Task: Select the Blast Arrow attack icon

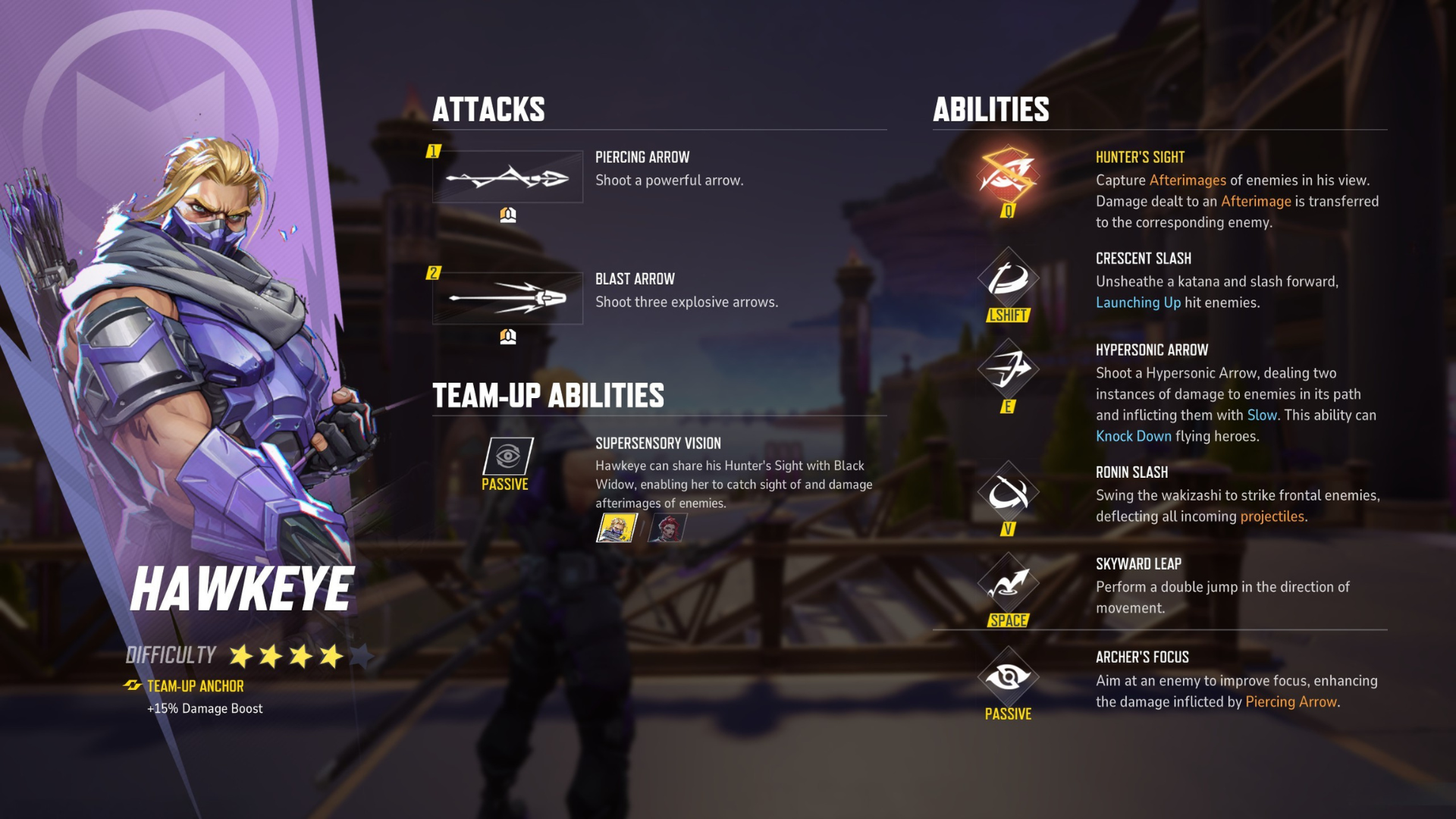Action: click(507, 297)
